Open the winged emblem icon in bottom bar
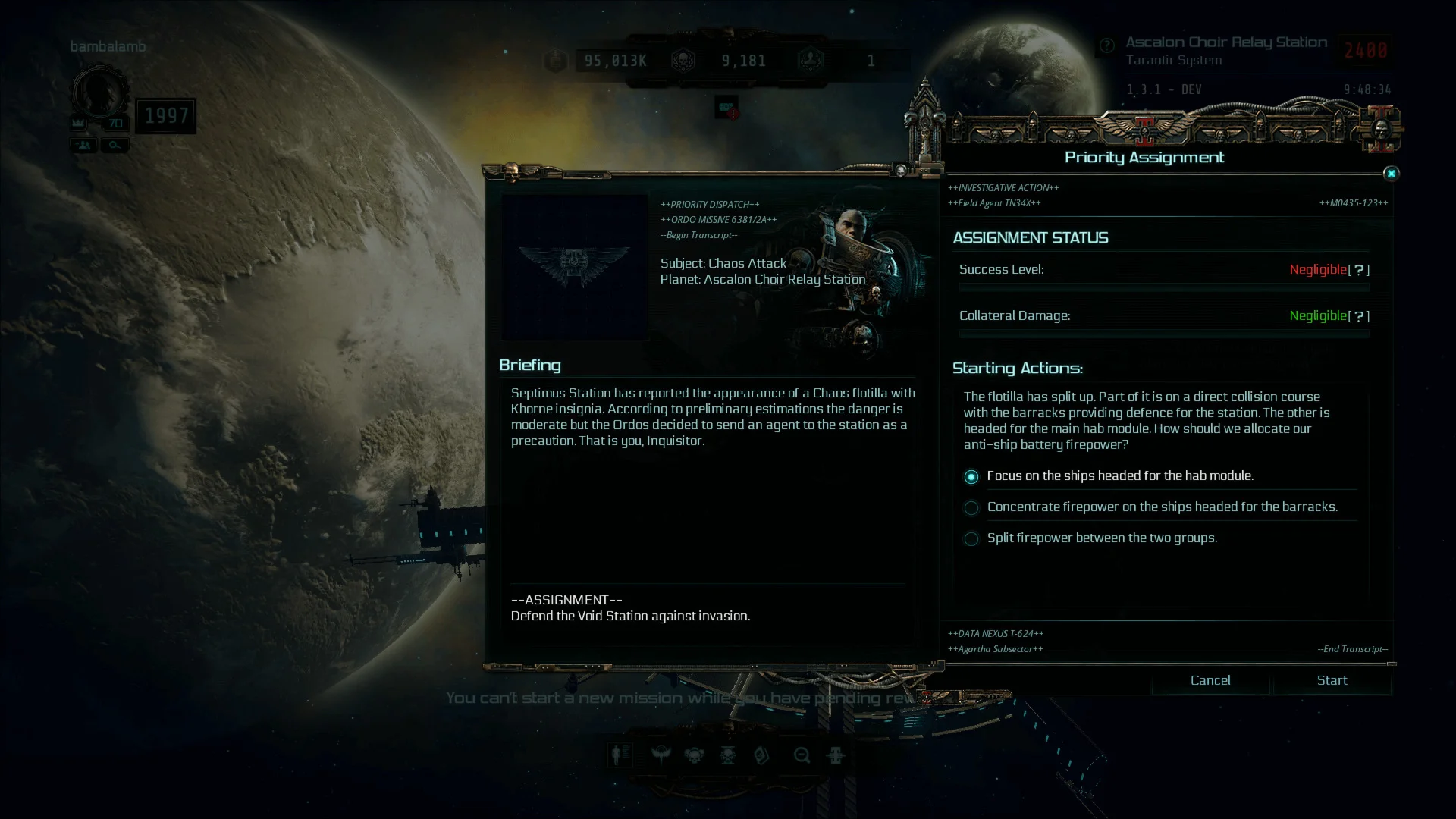Viewport: 1456px width, 819px height. coord(661,755)
